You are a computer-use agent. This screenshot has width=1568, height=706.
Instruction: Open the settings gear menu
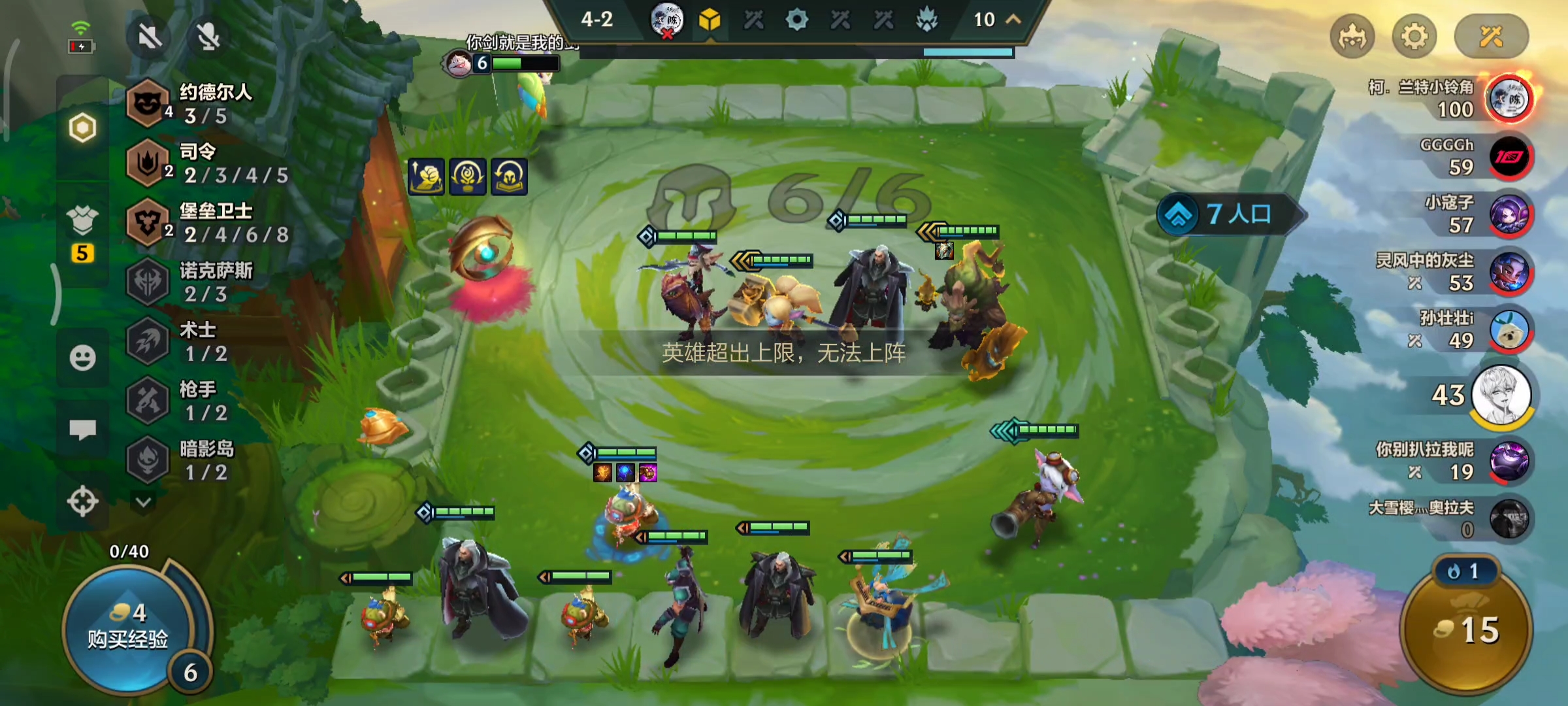pos(1414,37)
